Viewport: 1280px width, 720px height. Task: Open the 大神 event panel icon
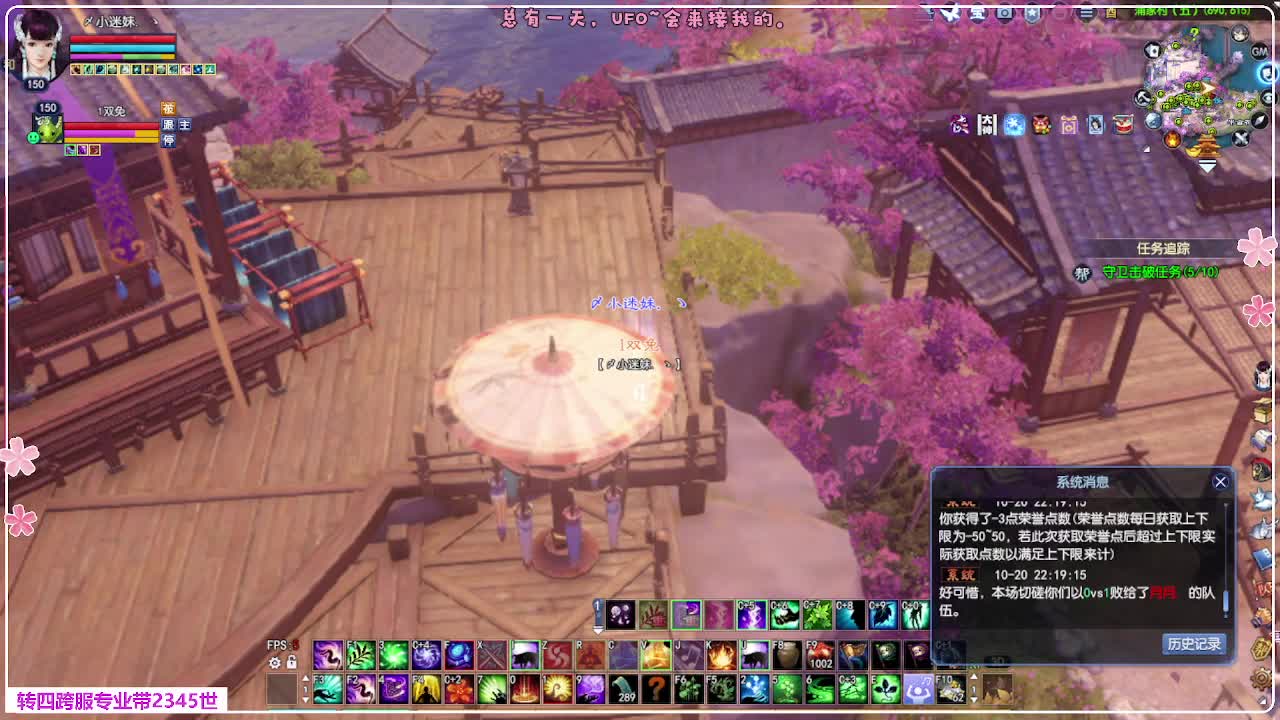pos(987,124)
